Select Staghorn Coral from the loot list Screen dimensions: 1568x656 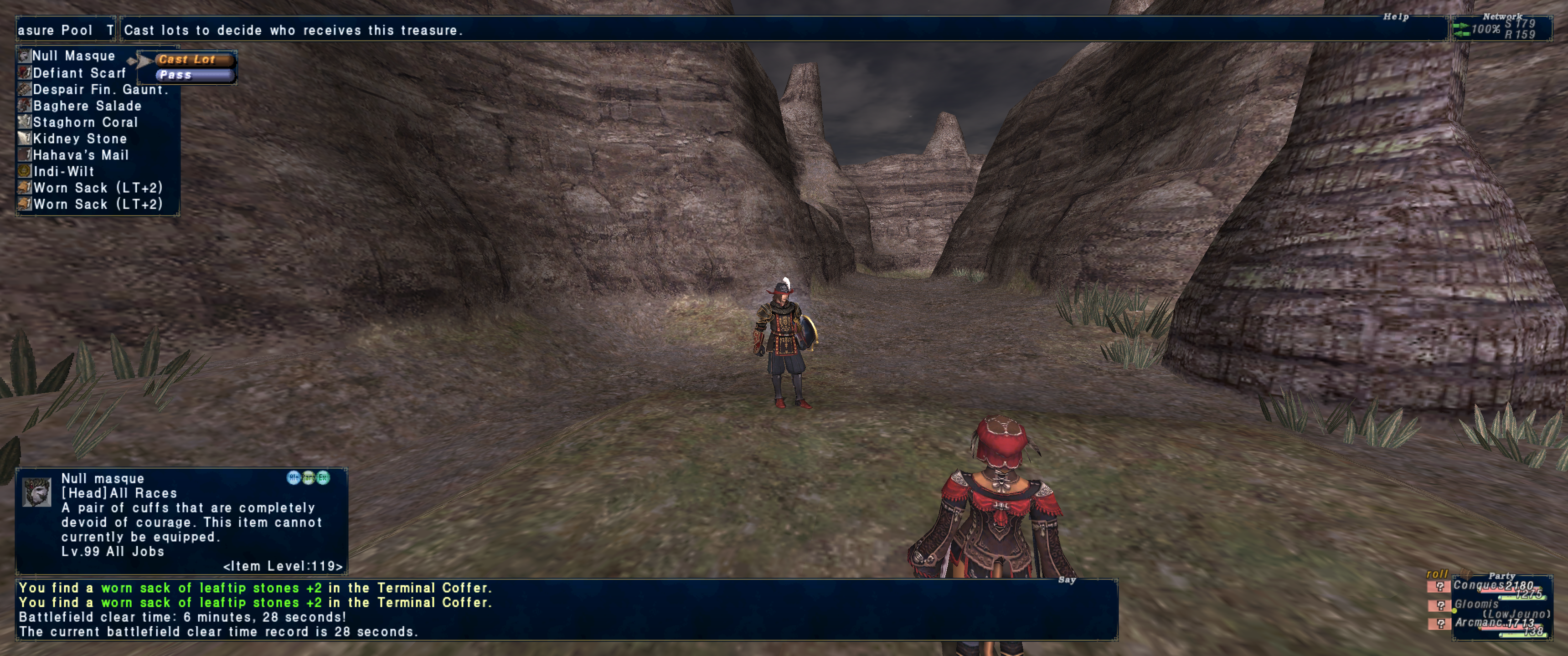click(x=85, y=122)
